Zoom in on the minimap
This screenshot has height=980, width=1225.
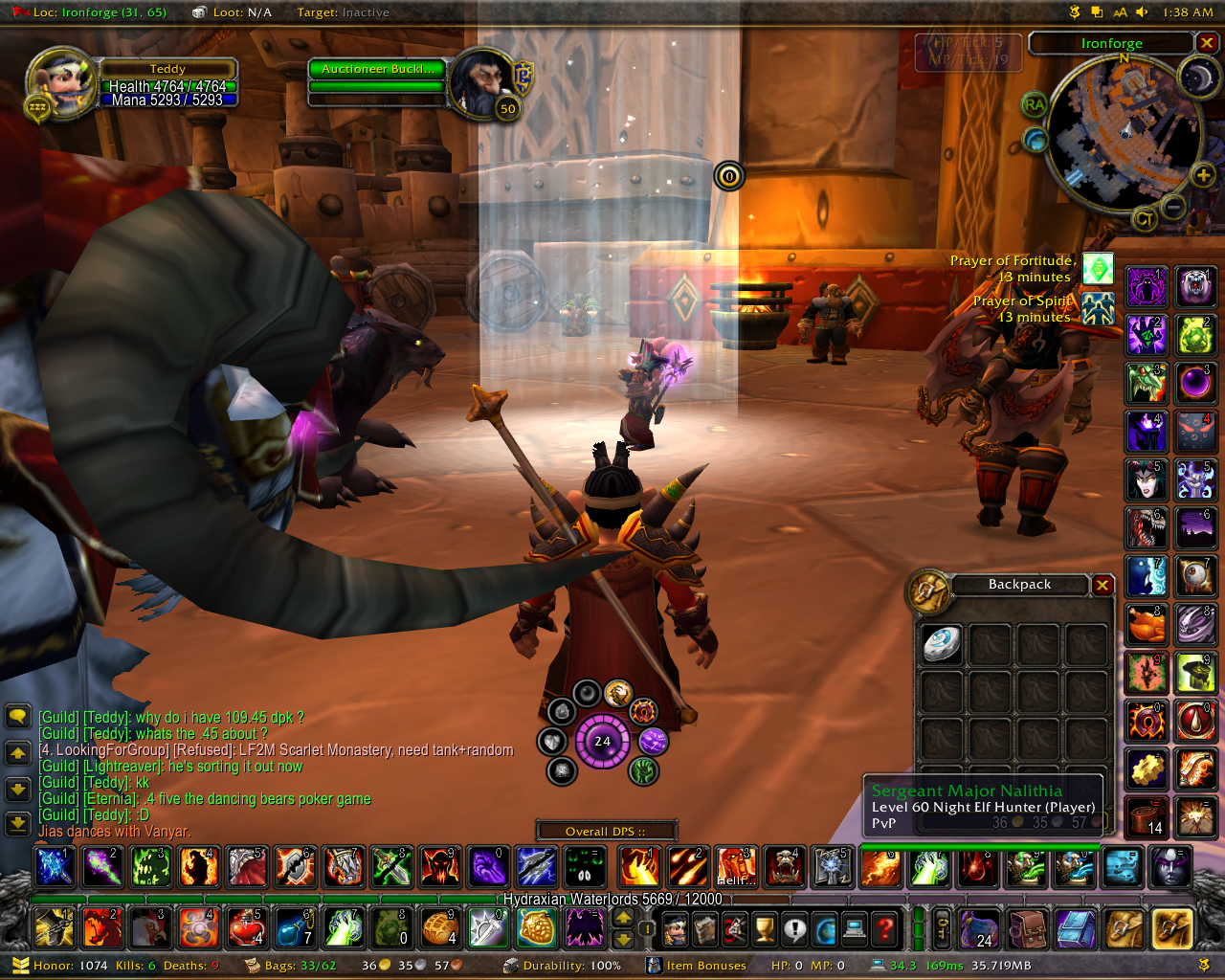point(1203,175)
